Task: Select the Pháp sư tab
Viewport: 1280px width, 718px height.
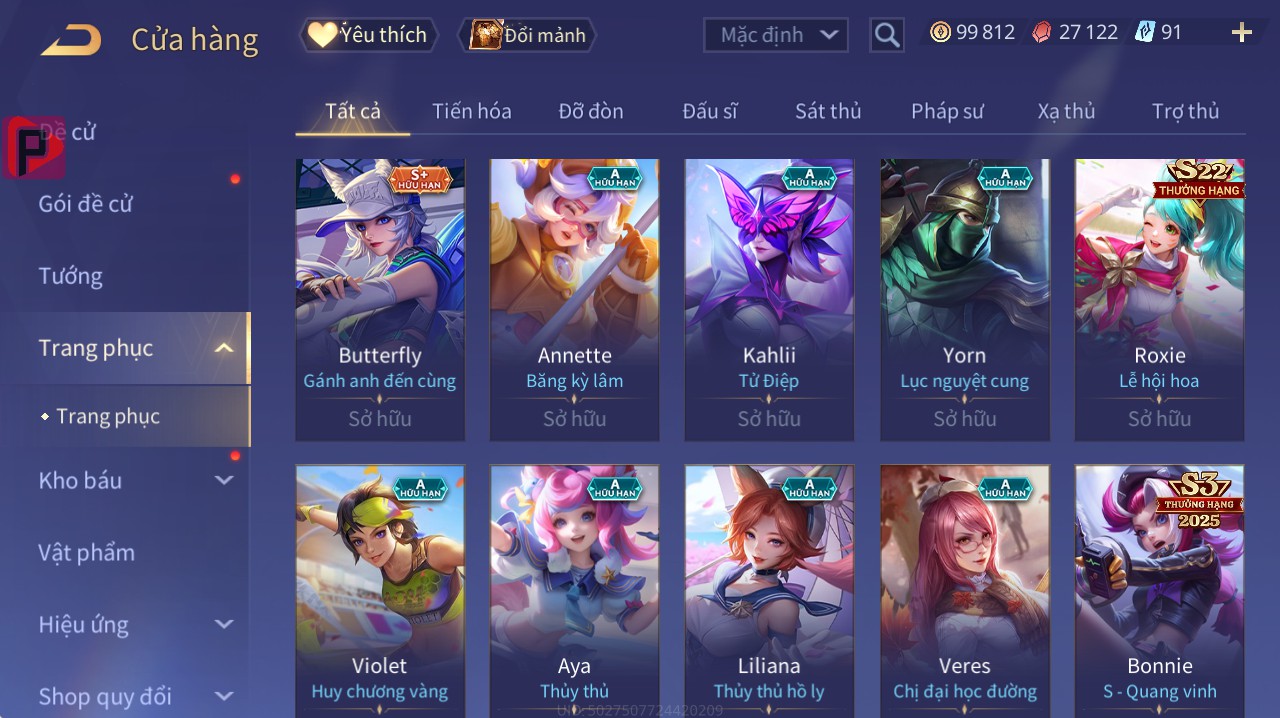Action: pos(947,111)
